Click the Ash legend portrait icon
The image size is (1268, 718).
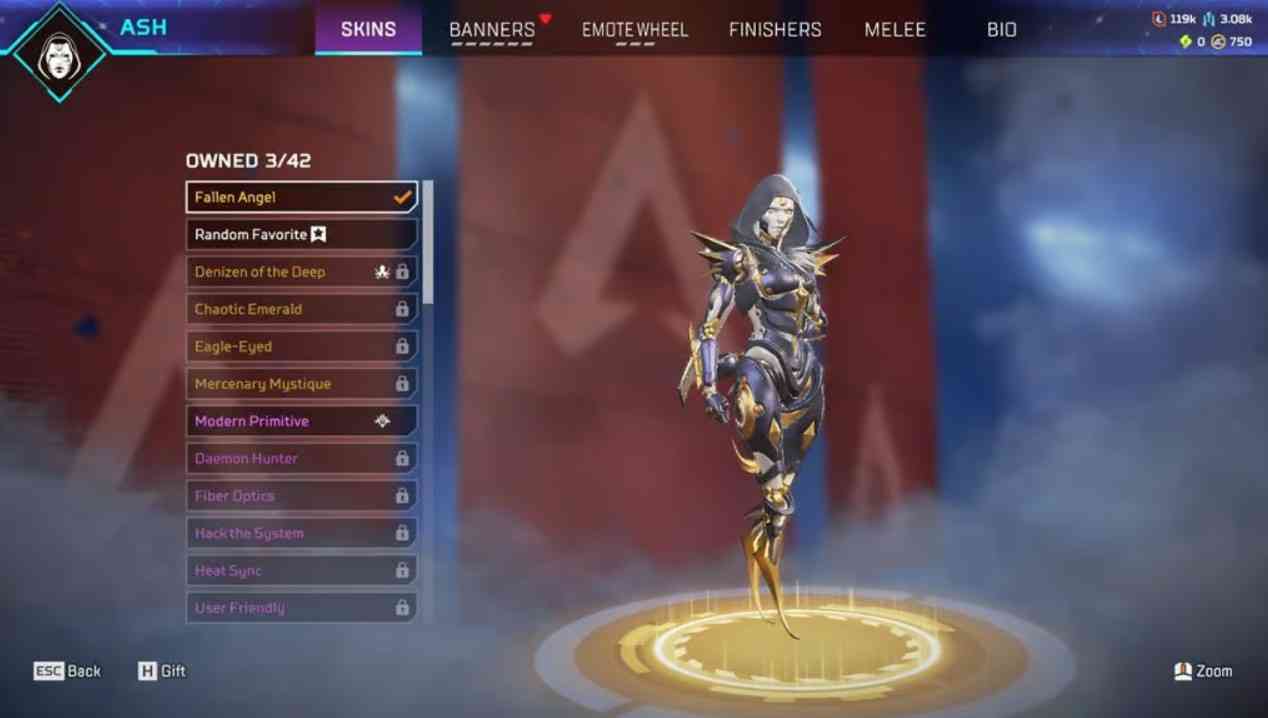[x=59, y=50]
